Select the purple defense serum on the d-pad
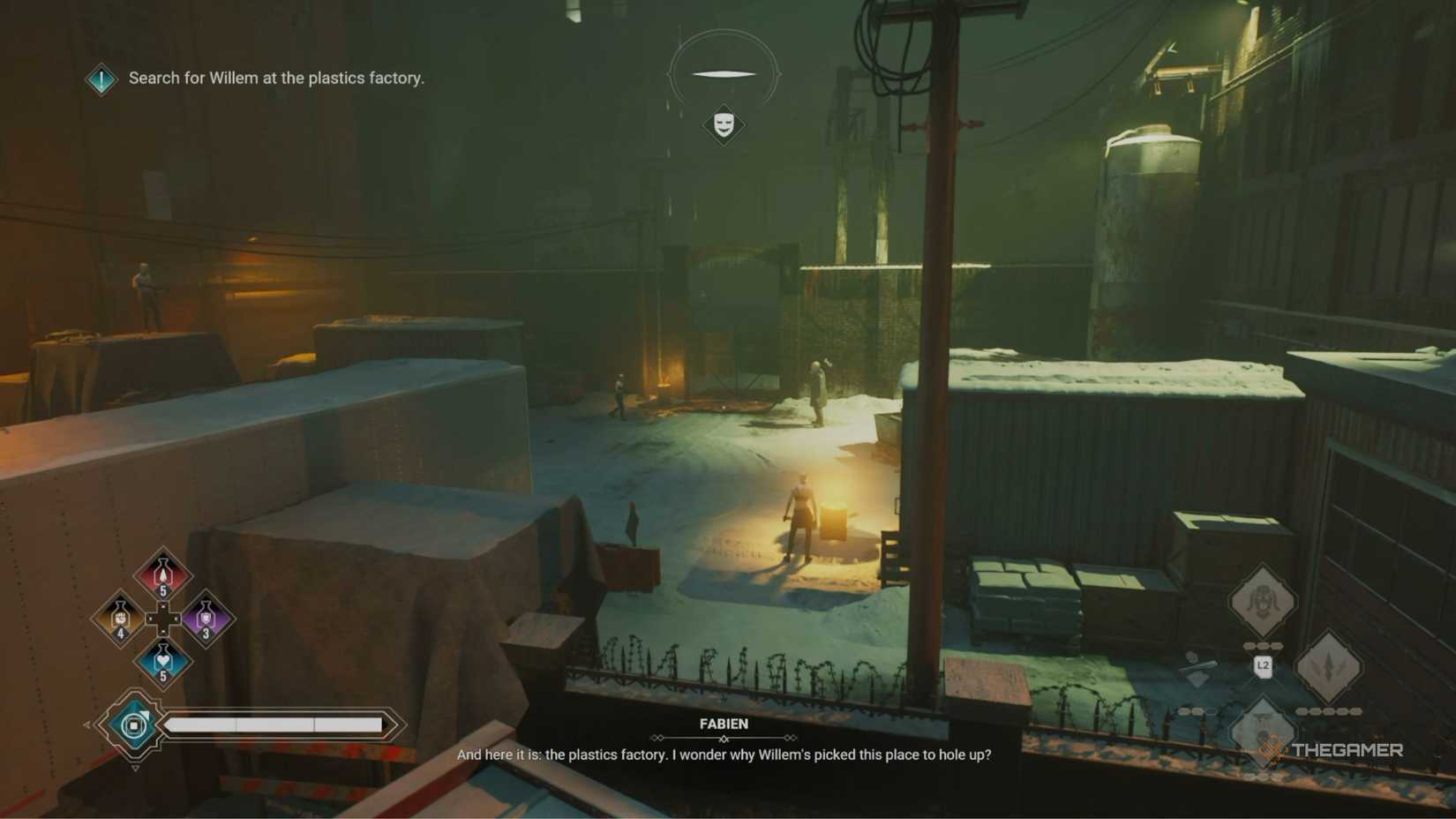 [x=206, y=619]
